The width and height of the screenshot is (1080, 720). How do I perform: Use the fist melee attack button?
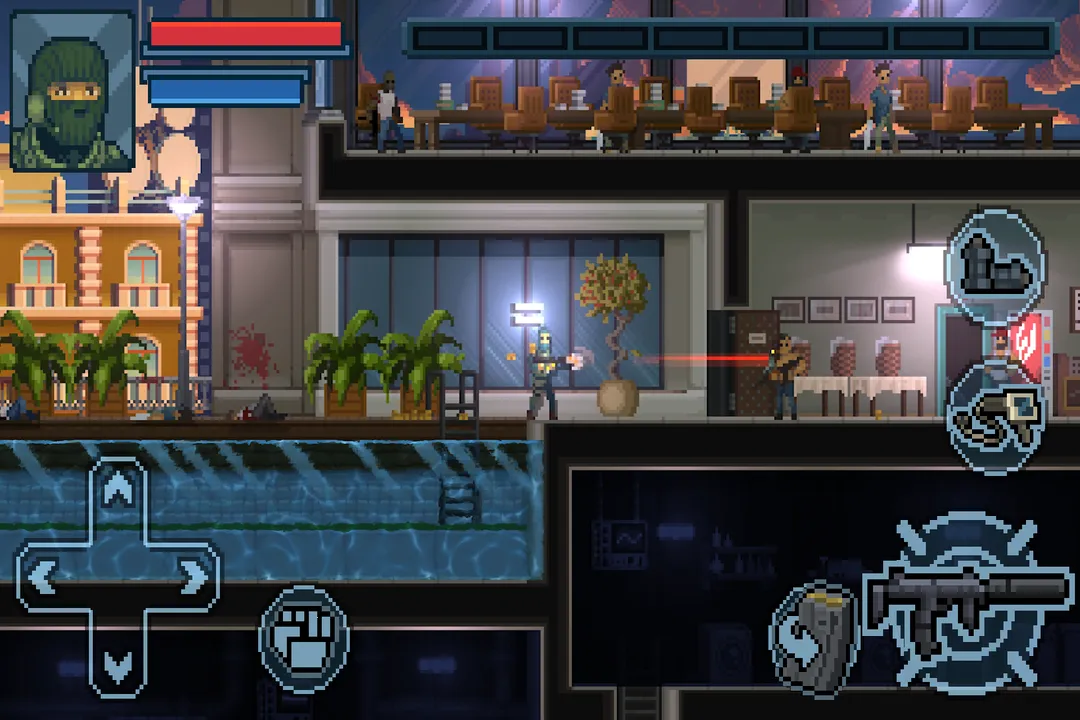304,640
